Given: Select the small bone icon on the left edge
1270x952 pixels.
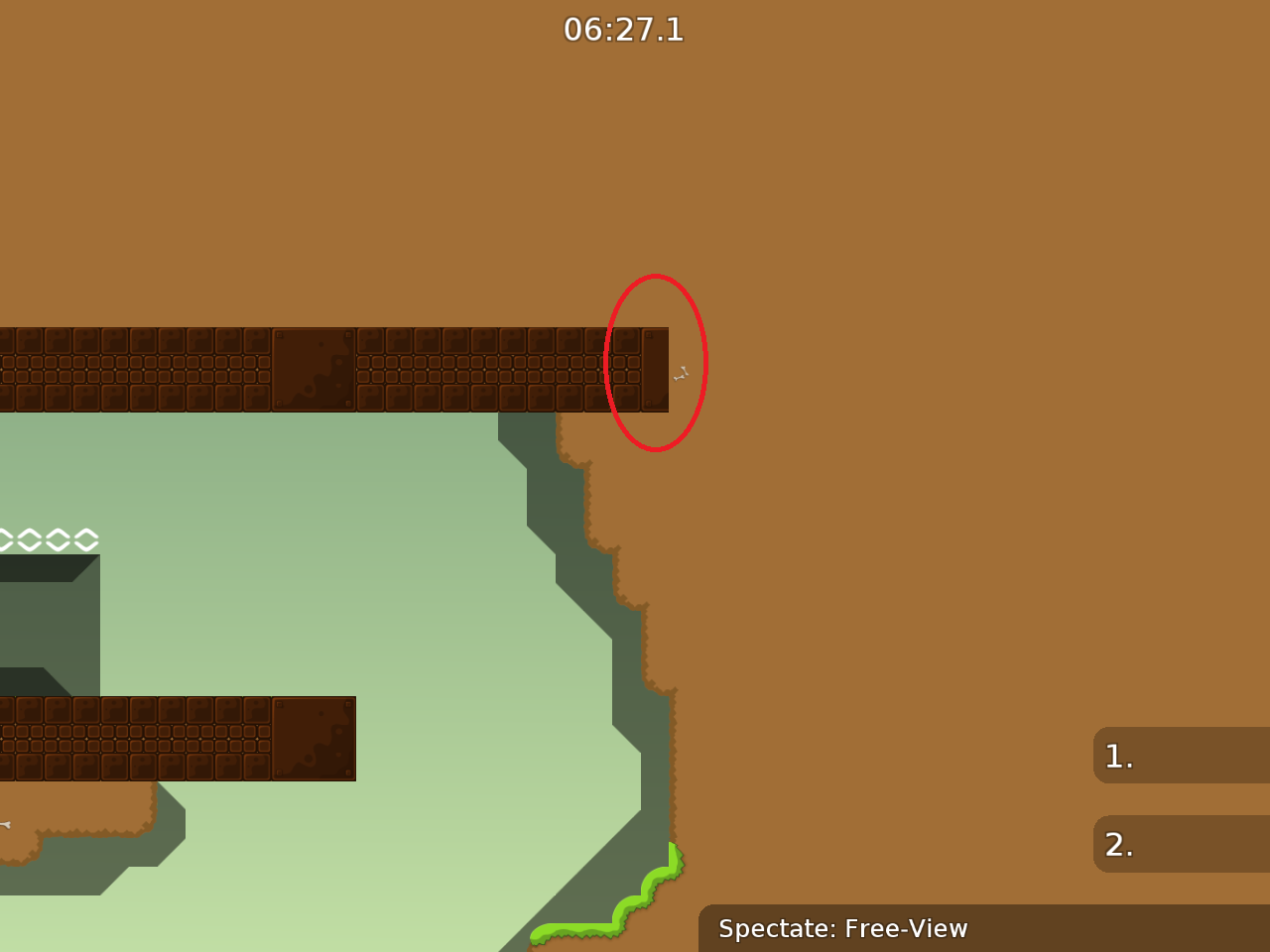Looking at the screenshot, I should [x=6, y=823].
